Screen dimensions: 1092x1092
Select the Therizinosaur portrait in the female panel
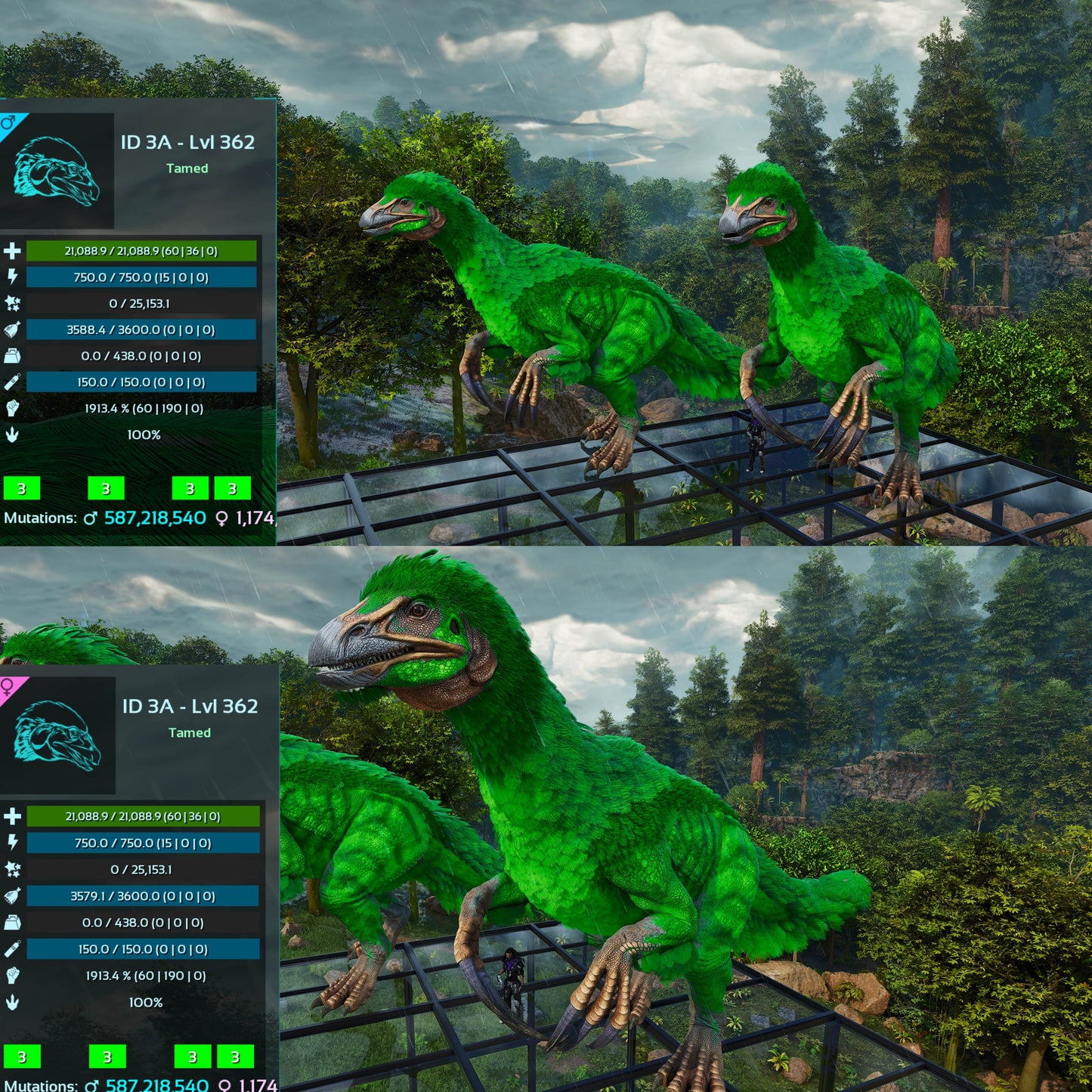coord(57,735)
